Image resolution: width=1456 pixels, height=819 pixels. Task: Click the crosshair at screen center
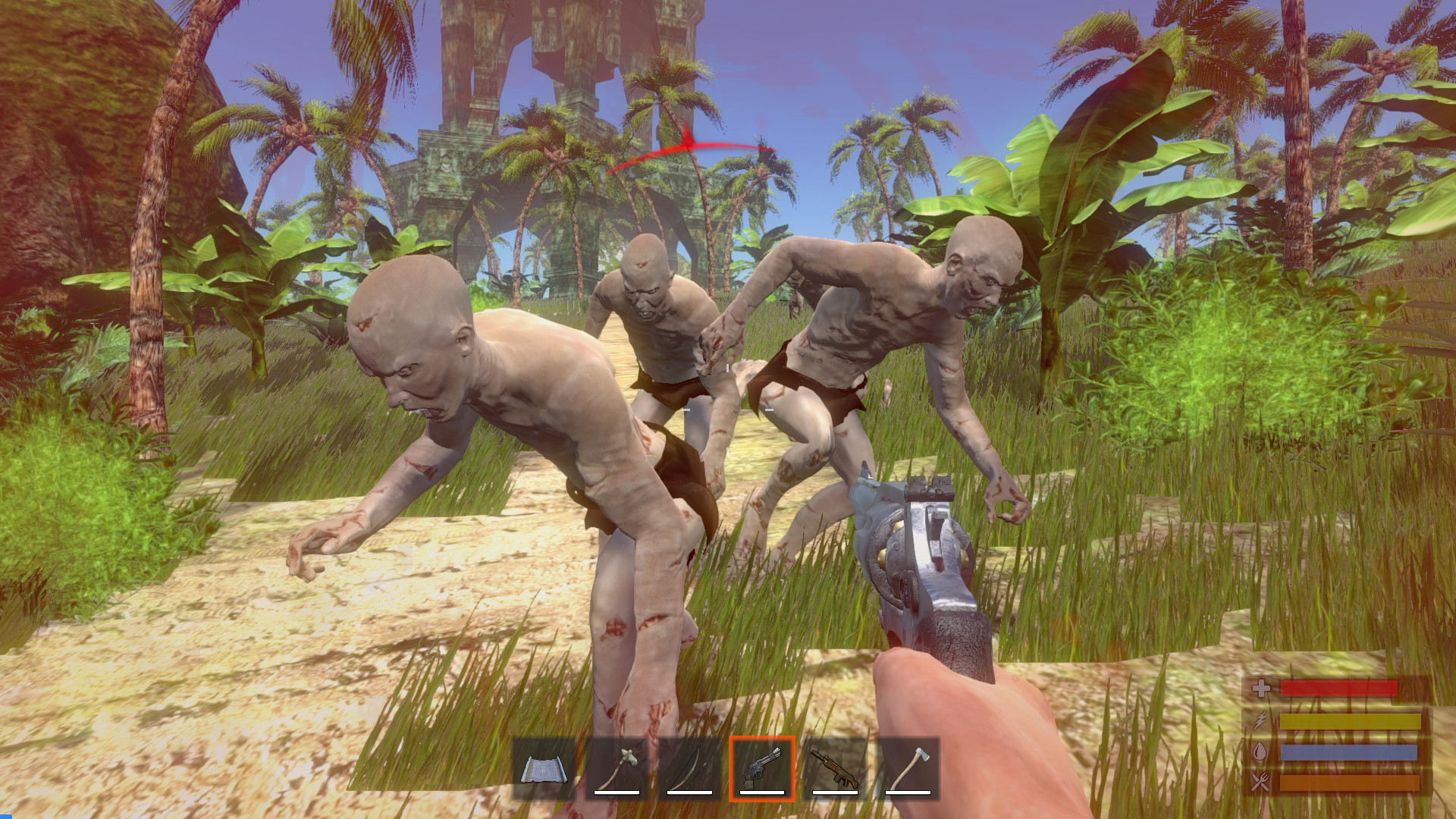pyautogui.click(x=728, y=409)
